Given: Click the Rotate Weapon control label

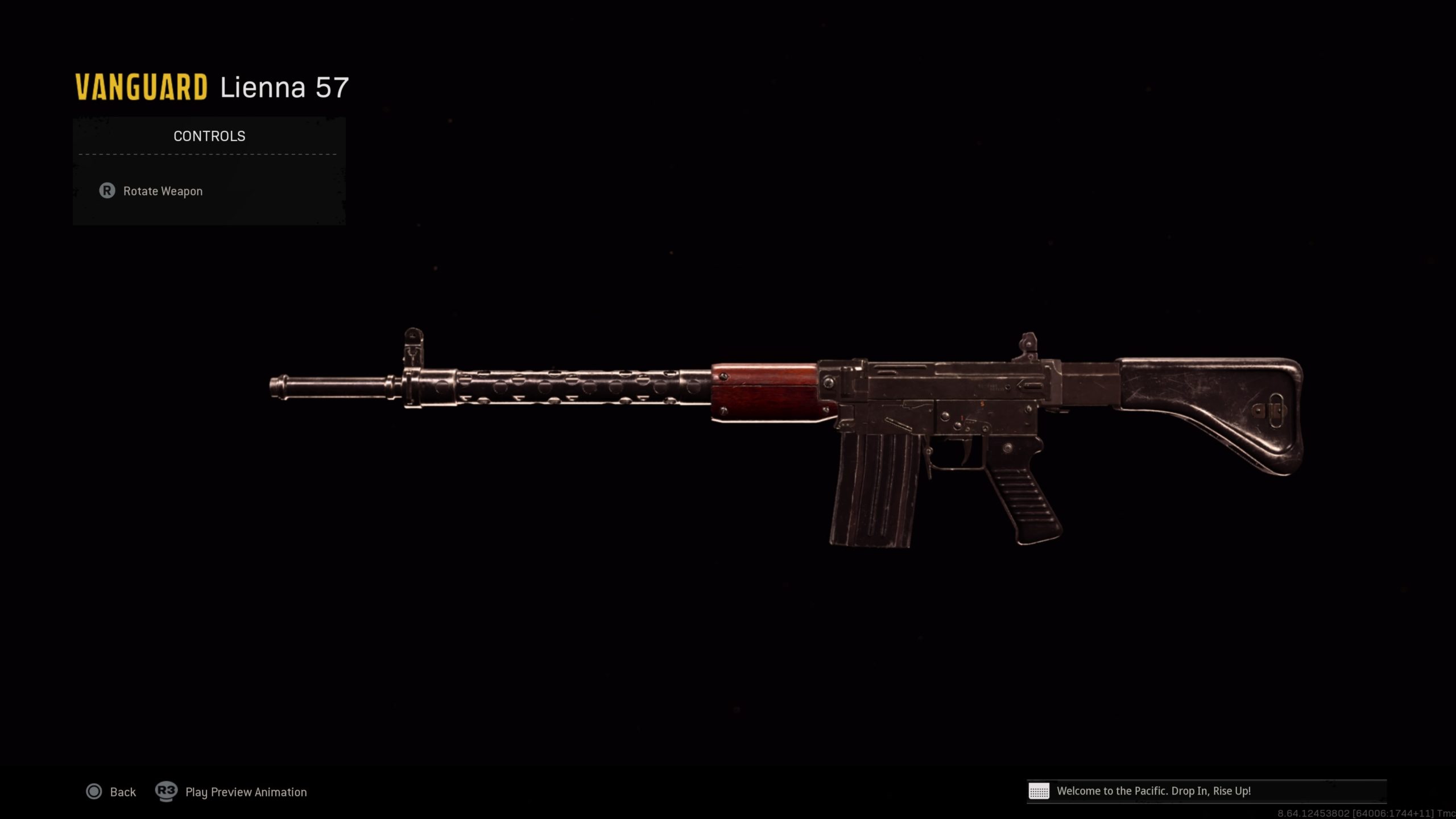Looking at the screenshot, I should pos(162,191).
